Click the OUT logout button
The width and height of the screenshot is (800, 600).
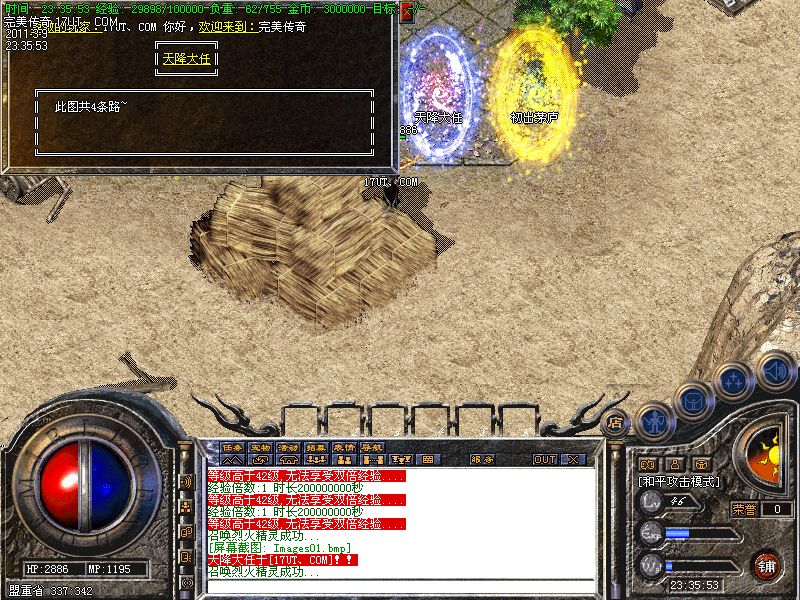[544, 459]
